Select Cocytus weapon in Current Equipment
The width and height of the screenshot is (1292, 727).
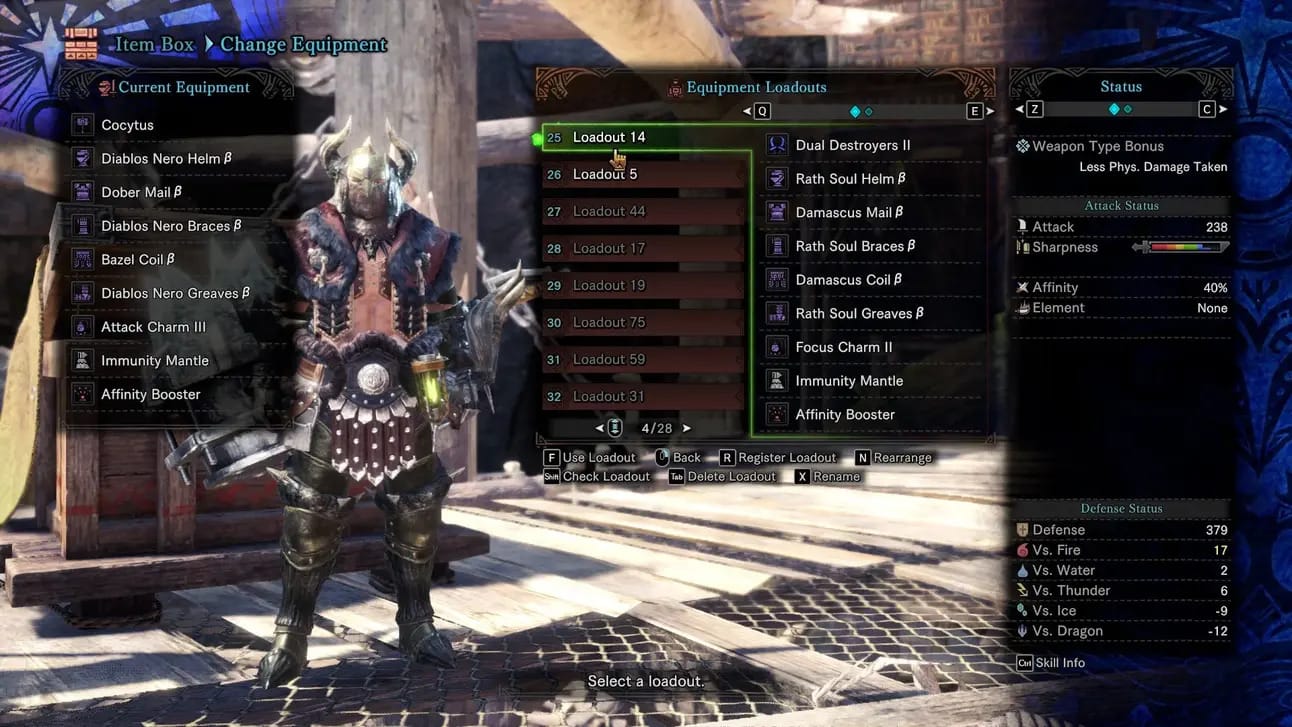(x=127, y=125)
